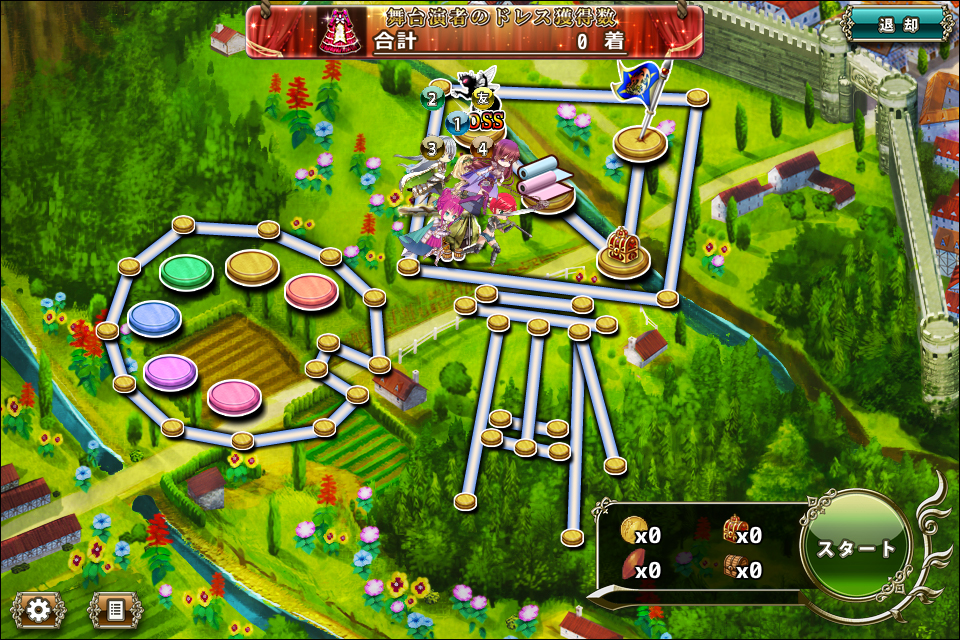The image size is (960, 640).
Task: Retreat with the 退却 button
Action: pos(897,24)
